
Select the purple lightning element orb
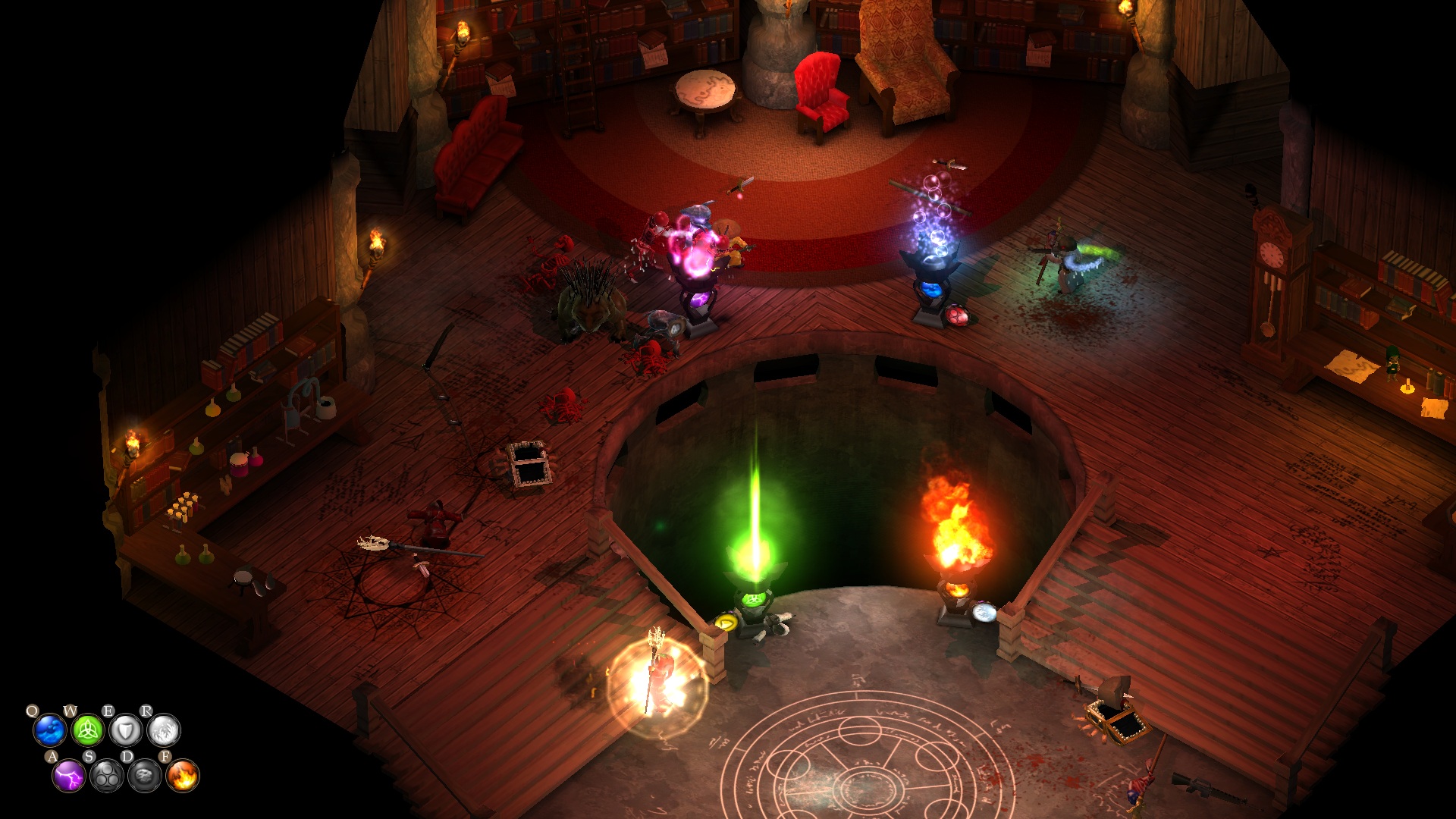69,777
